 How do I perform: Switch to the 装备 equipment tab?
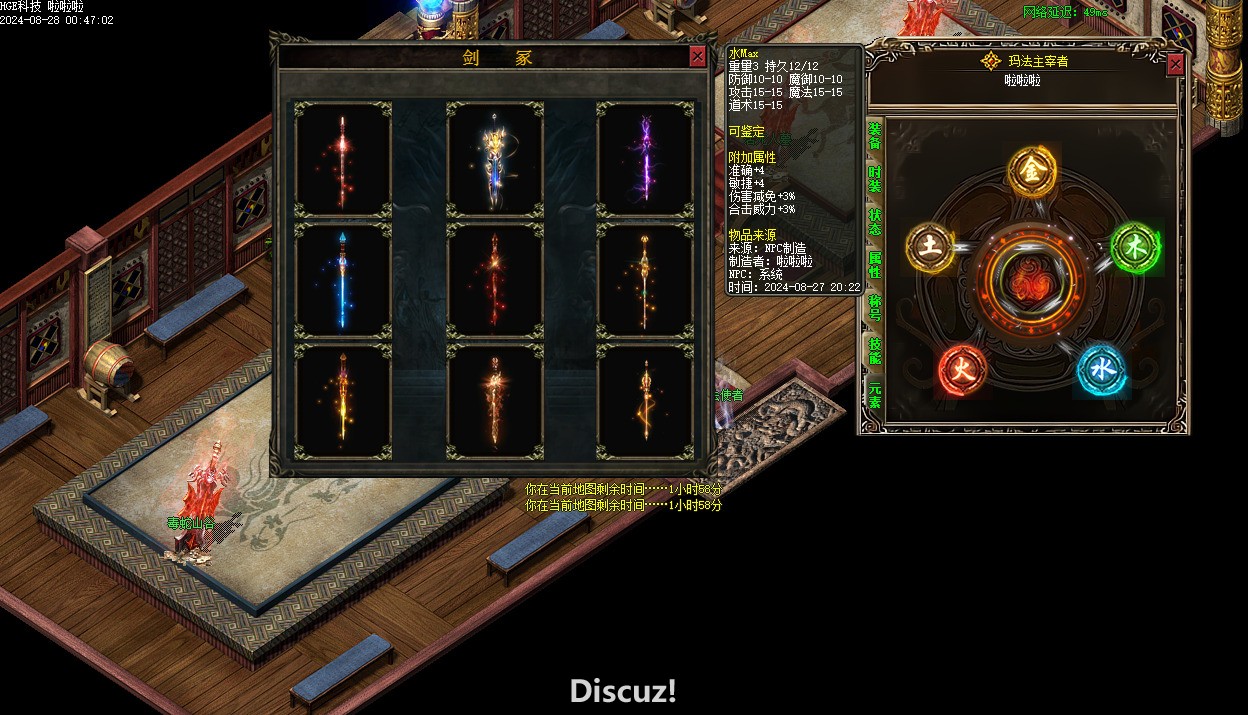click(x=875, y=136)
